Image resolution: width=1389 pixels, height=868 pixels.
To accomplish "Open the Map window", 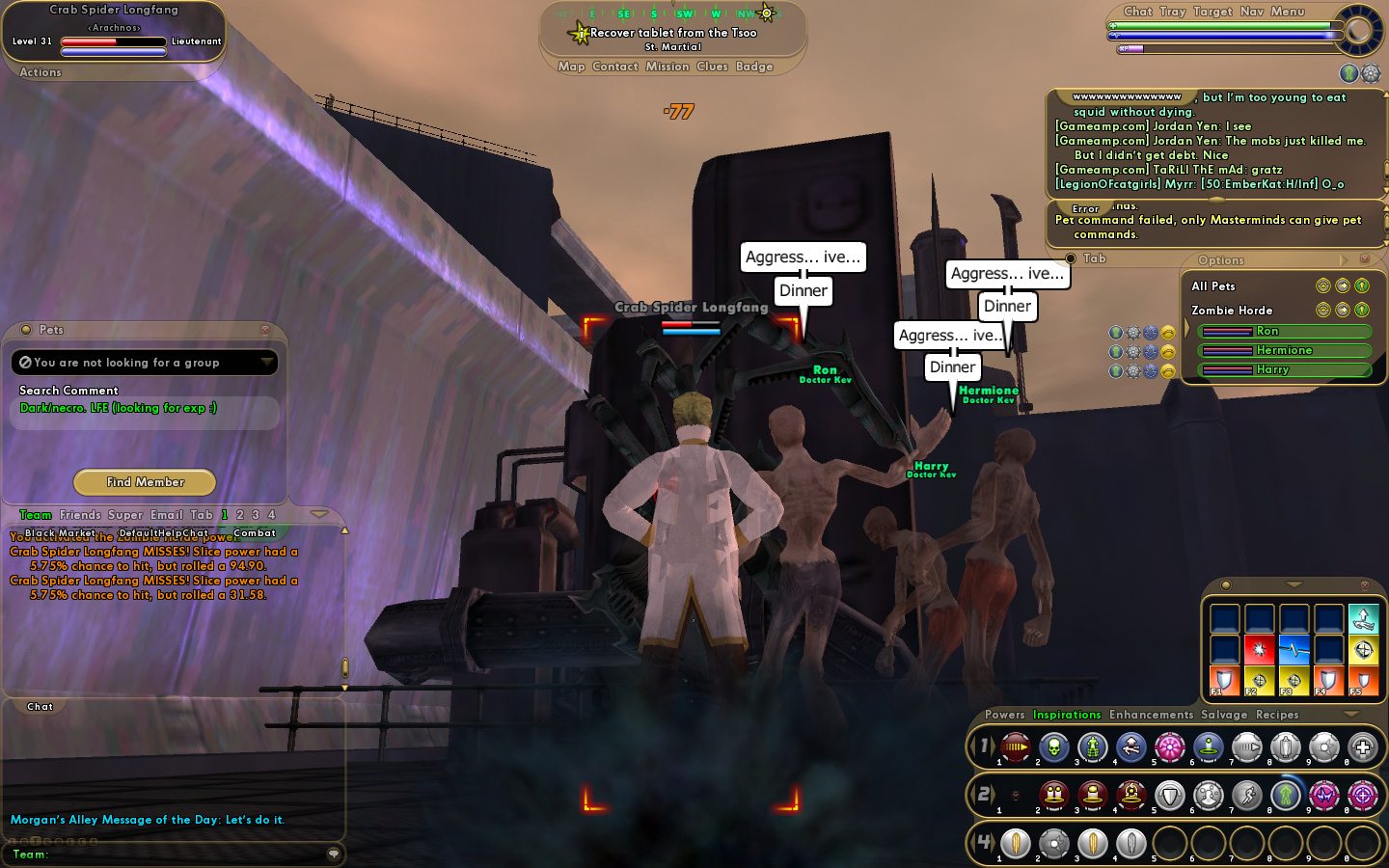I will [x=571, y=67].
